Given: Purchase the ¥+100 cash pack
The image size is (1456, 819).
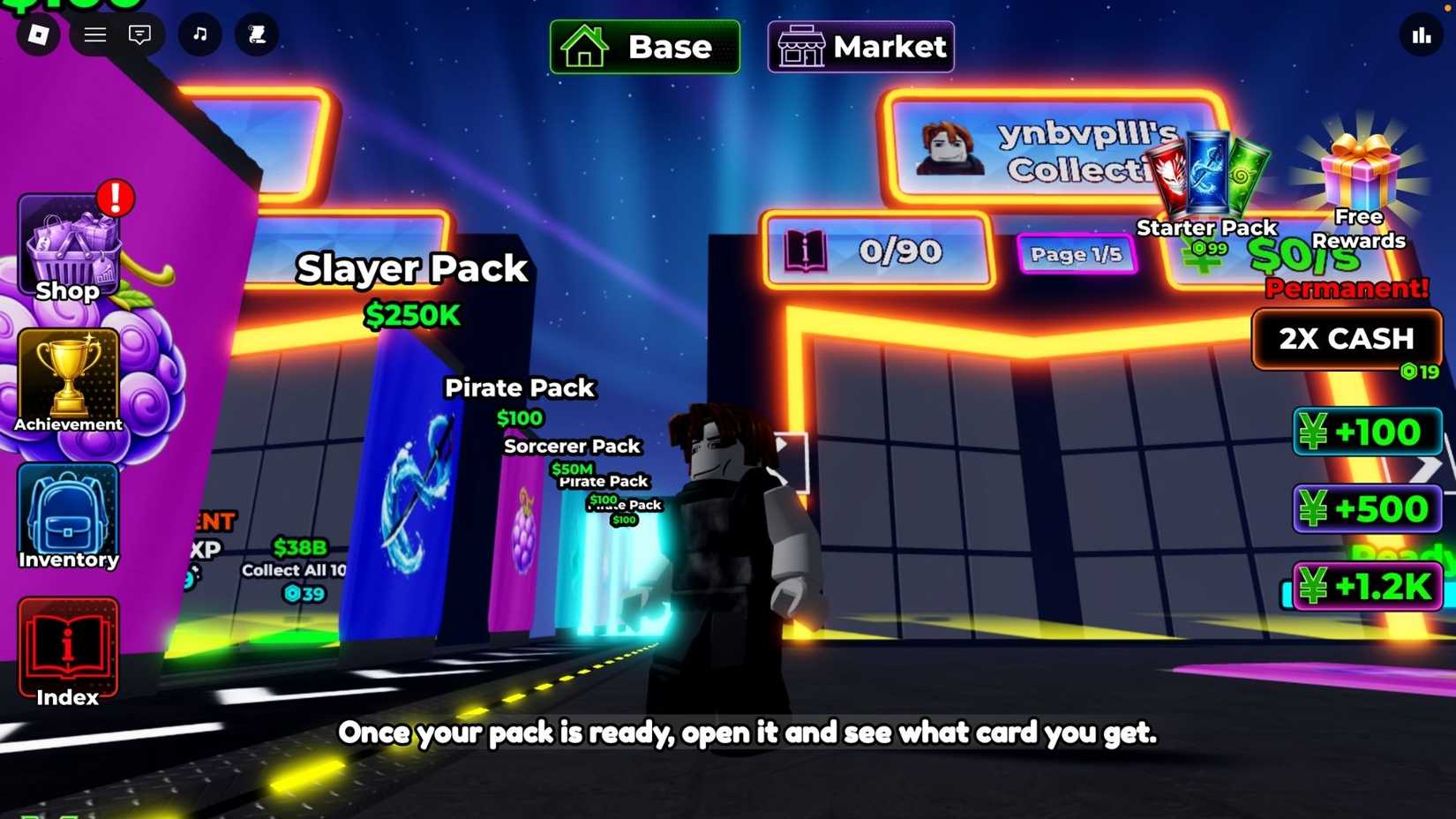Looking at the screenshot, I should [x=1366, y=432].
